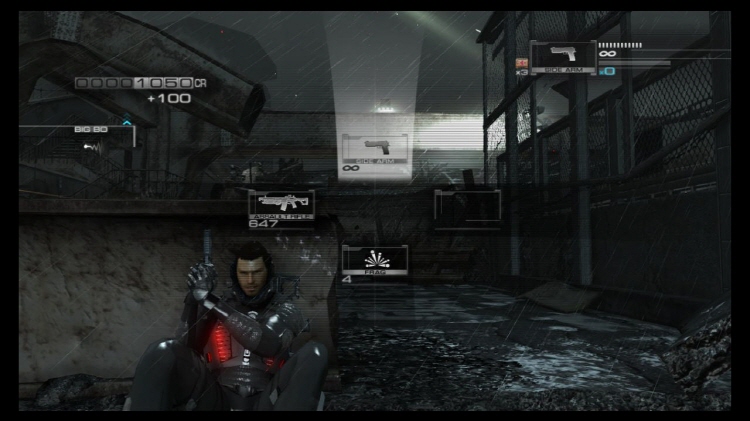
Task: Click the equipped Side Arm panel beside the ammo bar
Action: coord(563,58)
